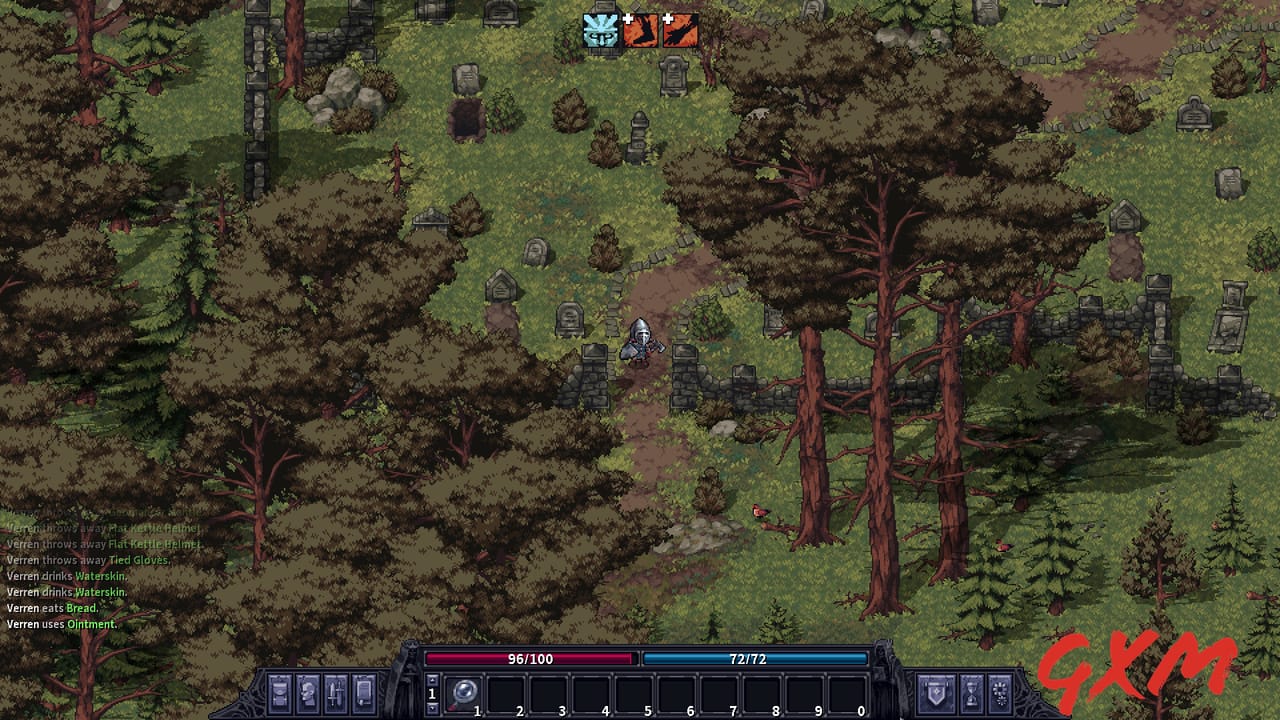This screenshot has width=1280, height=720.
Task: Click the second orange ability icon with plus sign
Action: (681, 31)
